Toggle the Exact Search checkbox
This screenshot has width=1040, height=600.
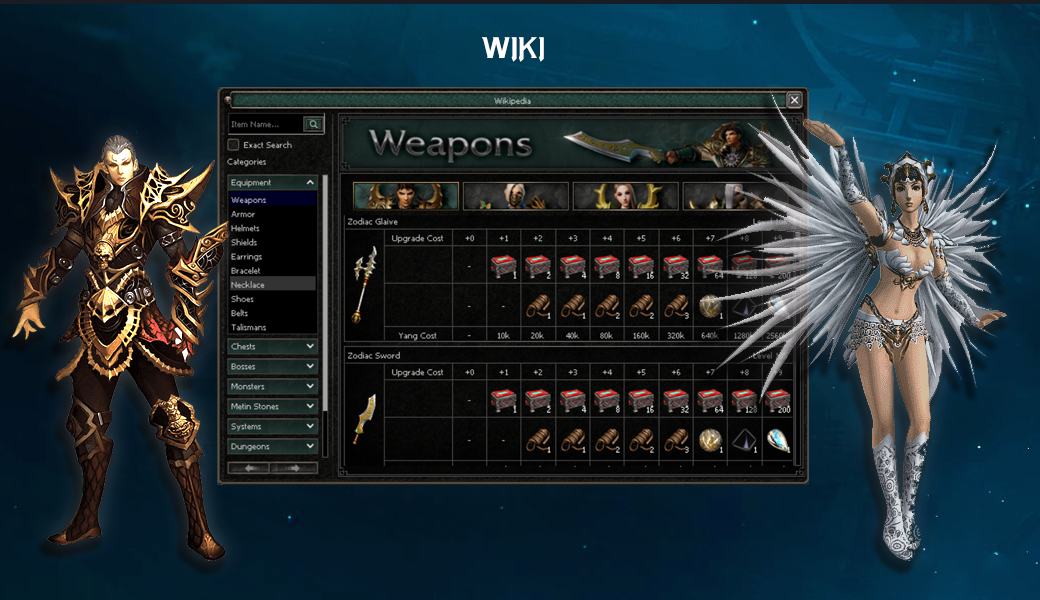pyautogui.click(x=234, y=145)
